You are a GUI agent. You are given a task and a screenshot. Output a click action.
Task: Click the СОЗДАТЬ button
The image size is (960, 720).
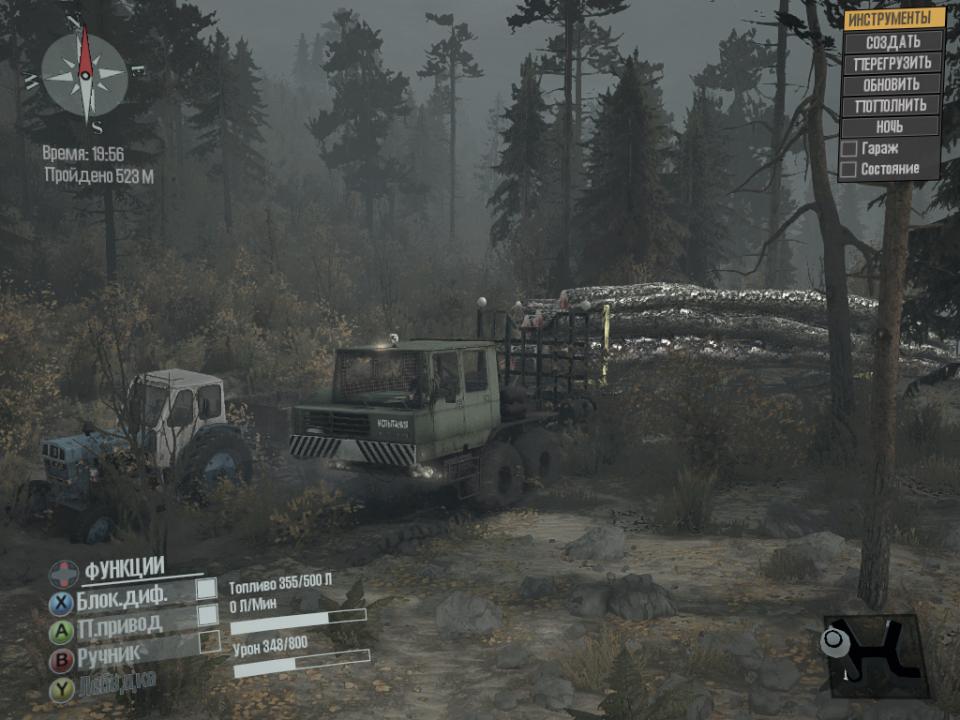coord(893,42)
